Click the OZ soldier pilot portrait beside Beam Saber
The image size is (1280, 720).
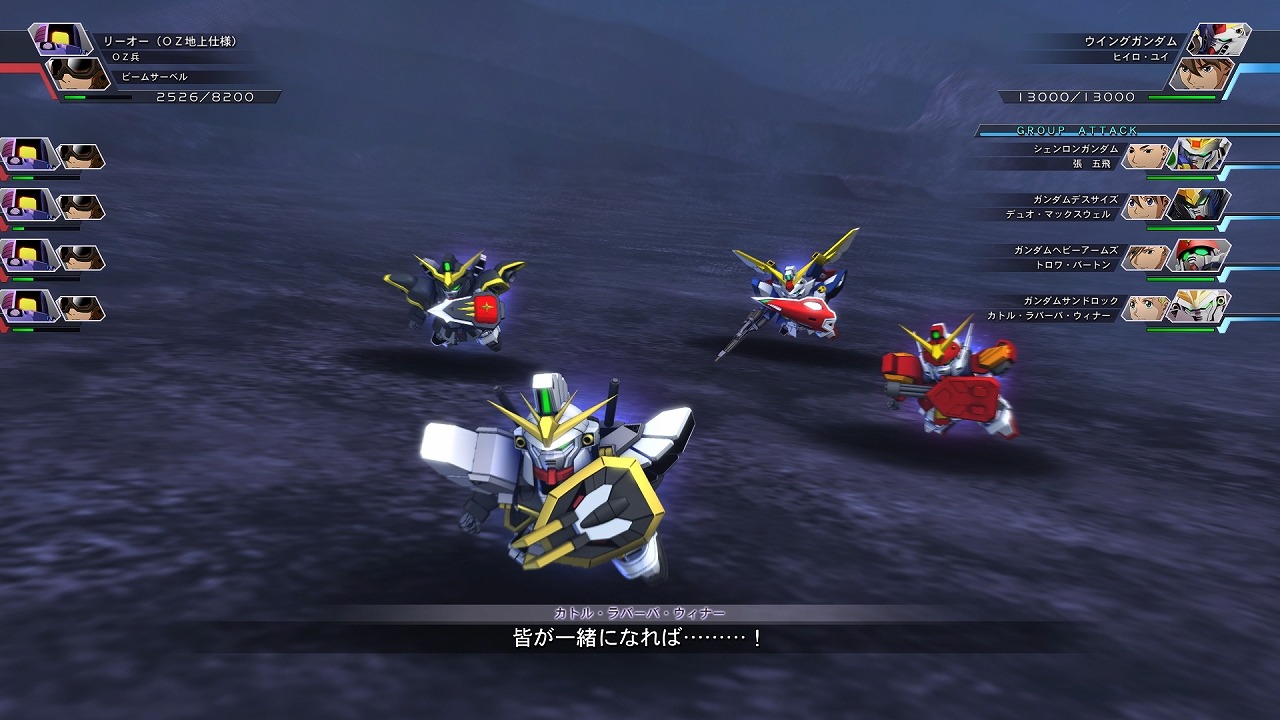80,75
